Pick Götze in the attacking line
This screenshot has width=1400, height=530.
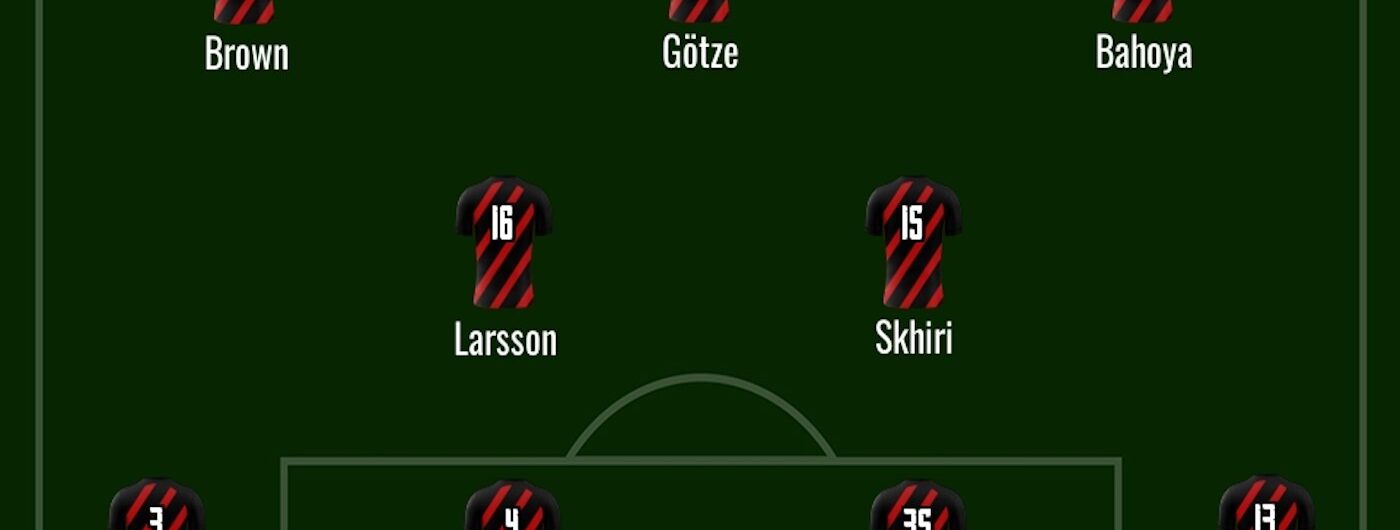click(x=700, y=52)
